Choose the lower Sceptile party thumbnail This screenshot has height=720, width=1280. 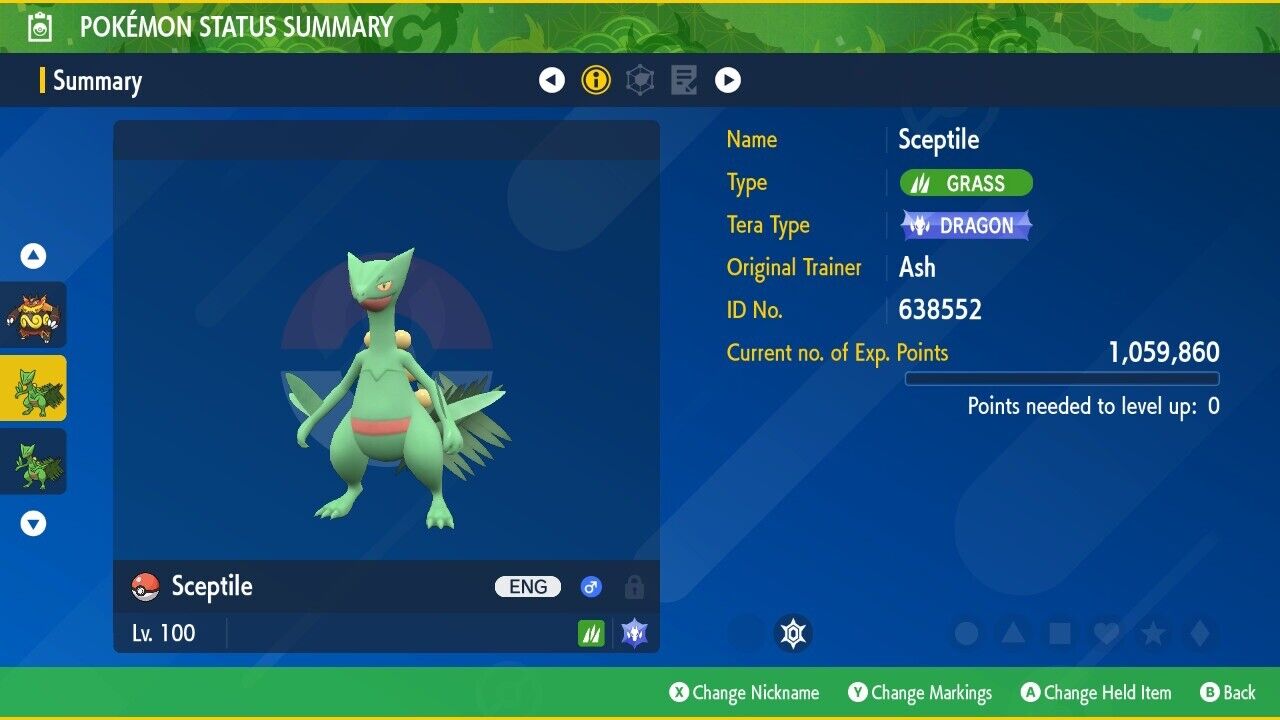tap(34, 461)
